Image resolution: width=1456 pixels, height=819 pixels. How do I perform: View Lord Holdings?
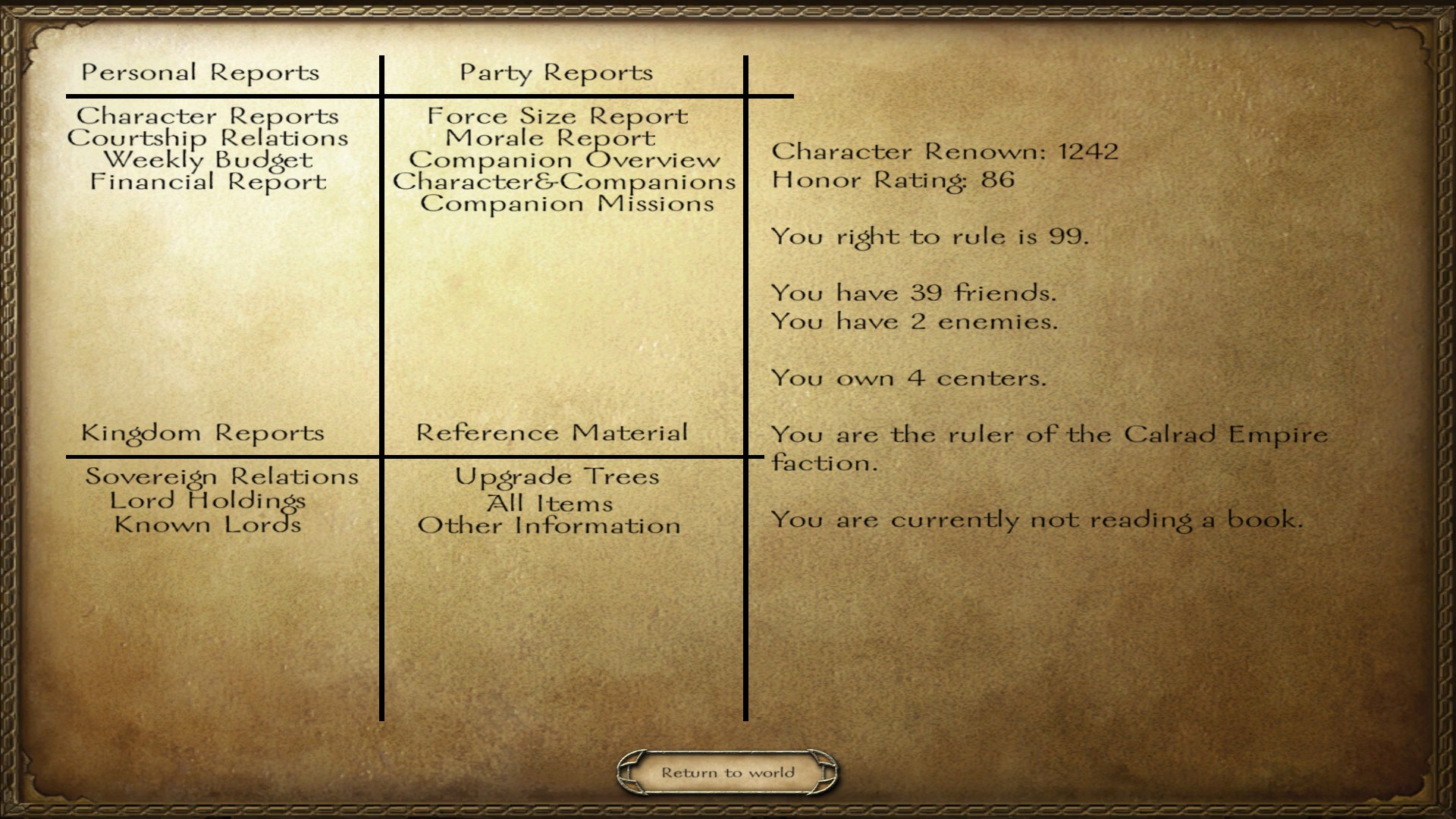(207, 500)
